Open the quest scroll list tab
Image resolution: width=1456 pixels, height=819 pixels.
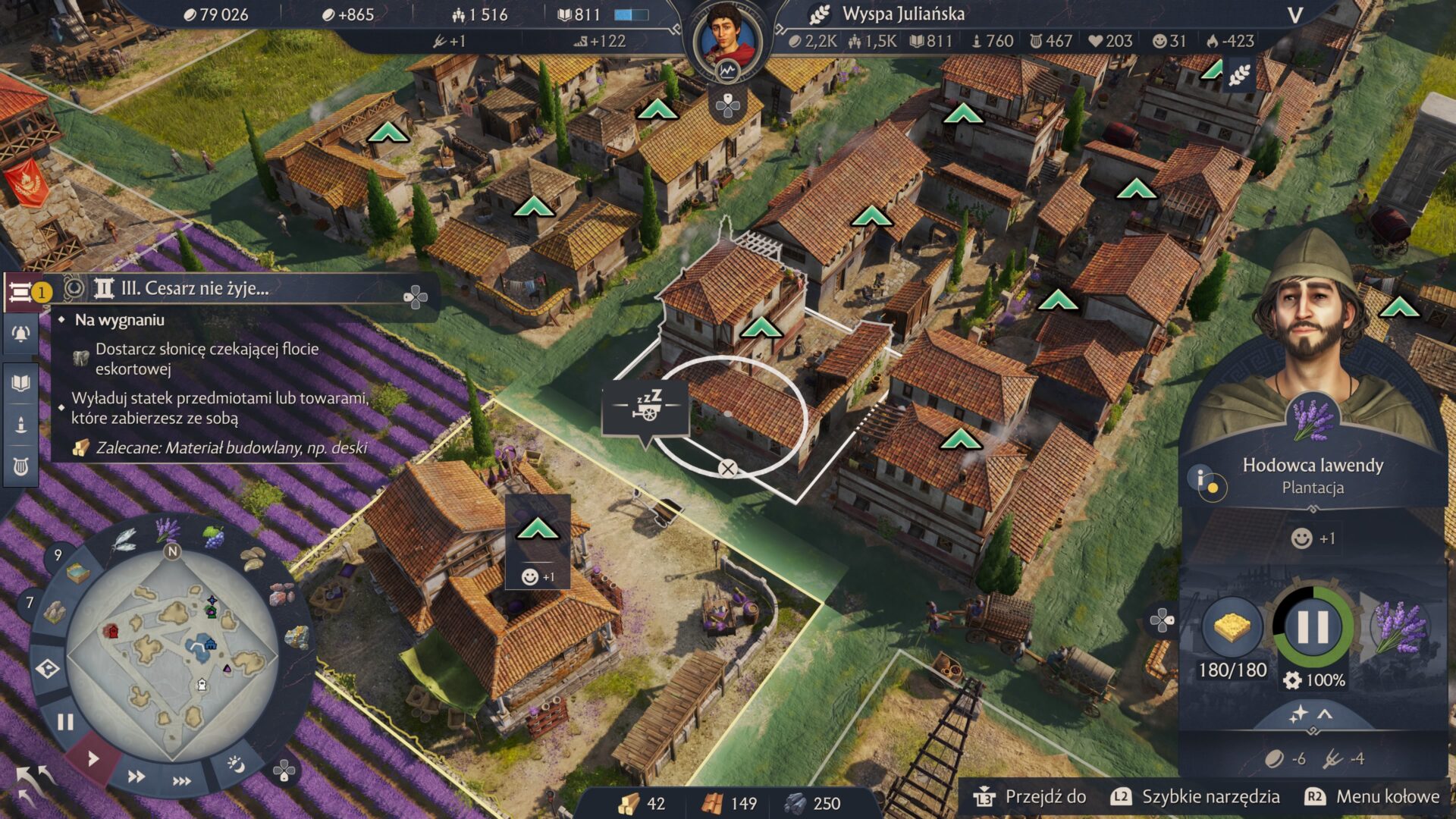coord(20,292)
